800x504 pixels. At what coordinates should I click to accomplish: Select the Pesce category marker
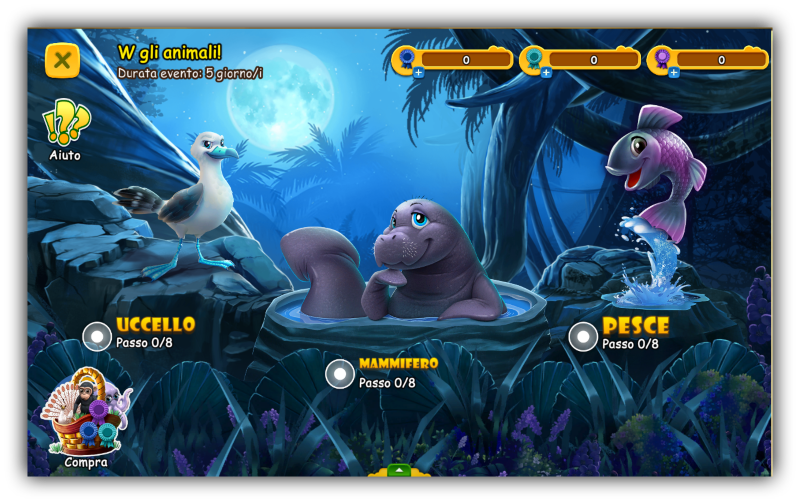point(583,336)
